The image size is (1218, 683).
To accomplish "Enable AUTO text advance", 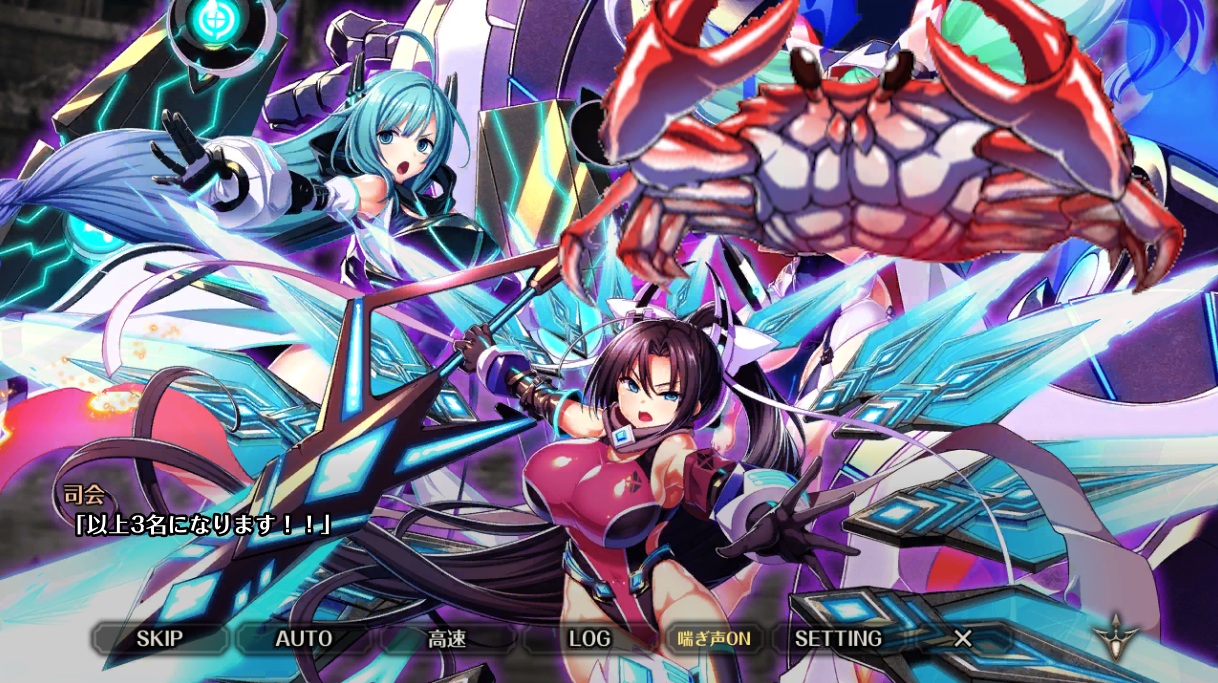I will [303, 638].
